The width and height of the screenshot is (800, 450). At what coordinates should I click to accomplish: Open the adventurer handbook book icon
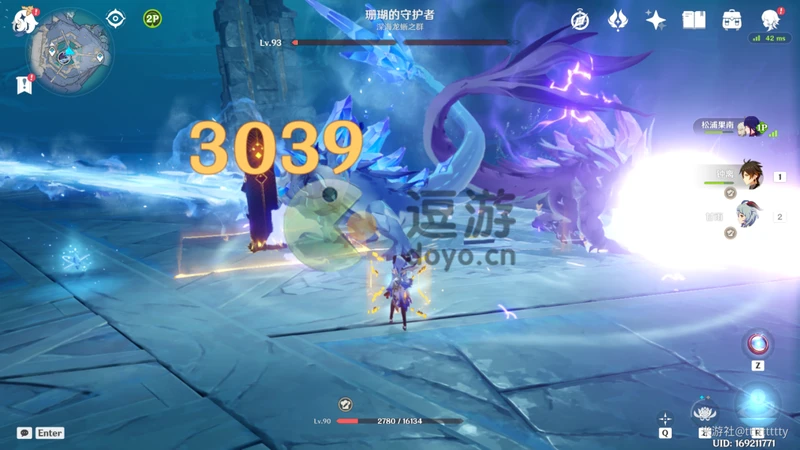[693, 20]
